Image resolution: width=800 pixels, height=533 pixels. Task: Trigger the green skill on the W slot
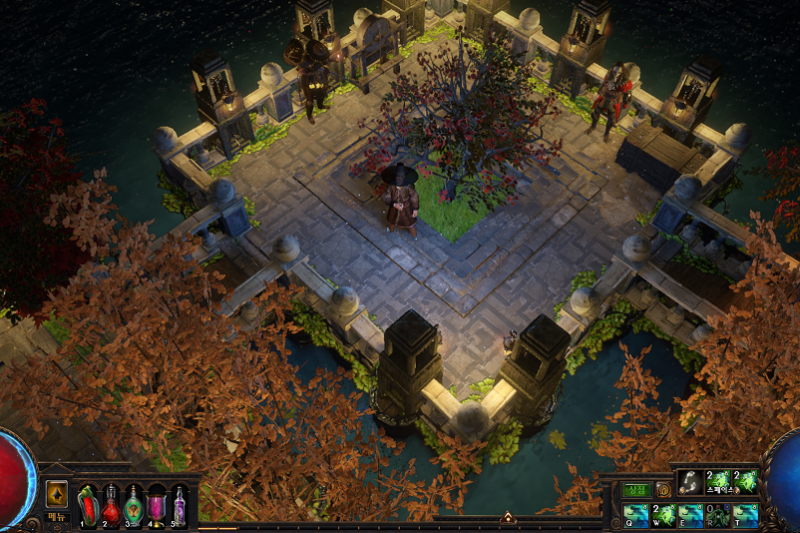(664, 514)
